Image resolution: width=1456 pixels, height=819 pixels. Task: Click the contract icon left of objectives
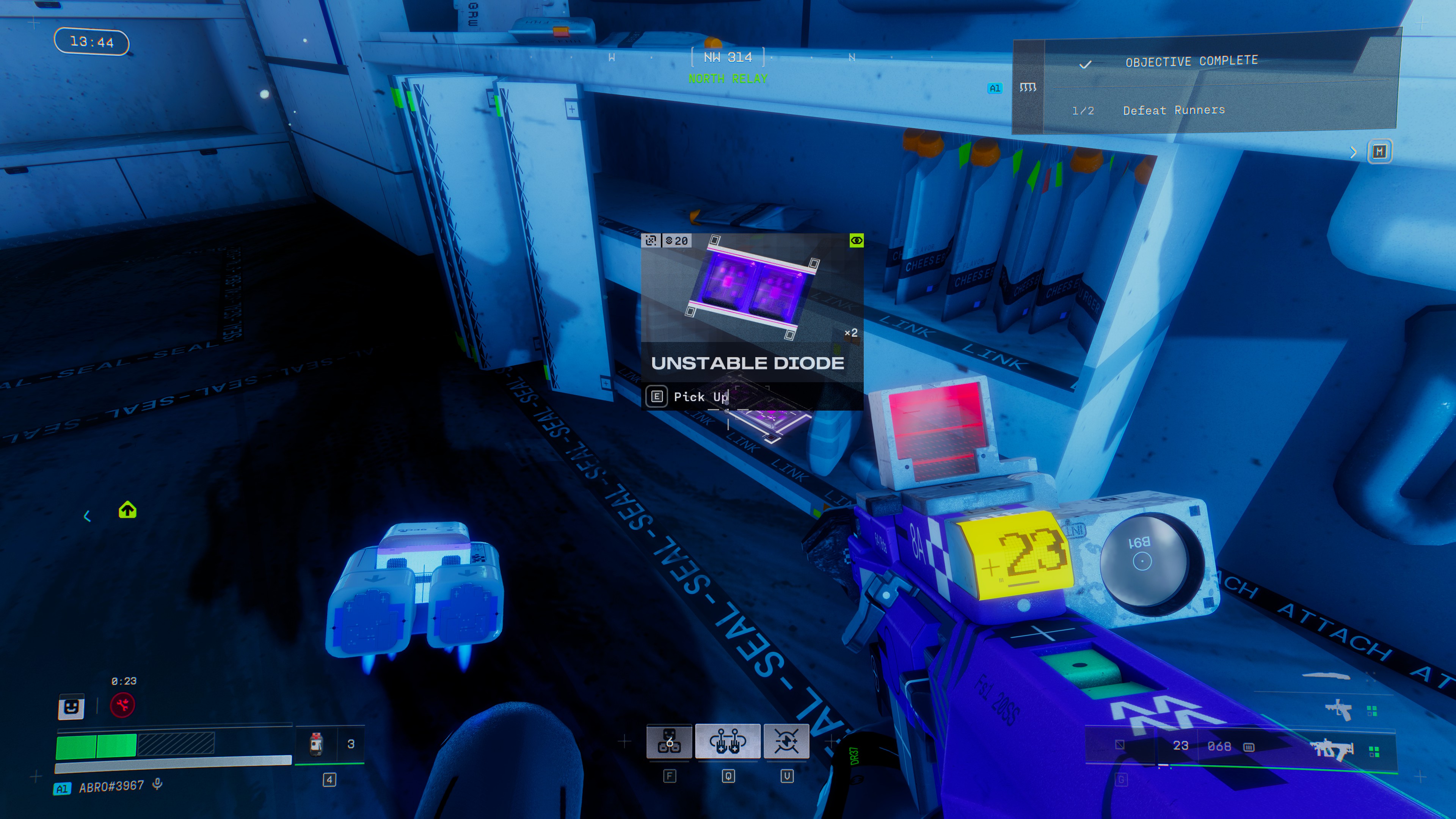tap(1028, 87)
